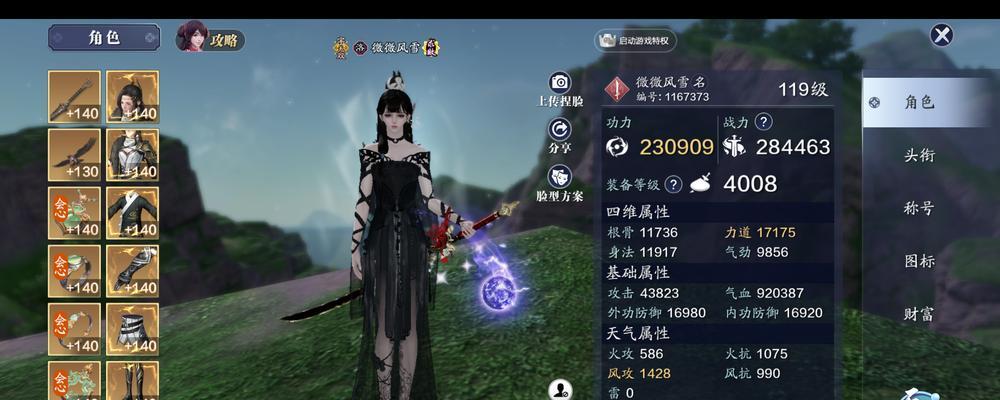
Task: Open the 装备等级 help question mark
Action: coord(673,184)
